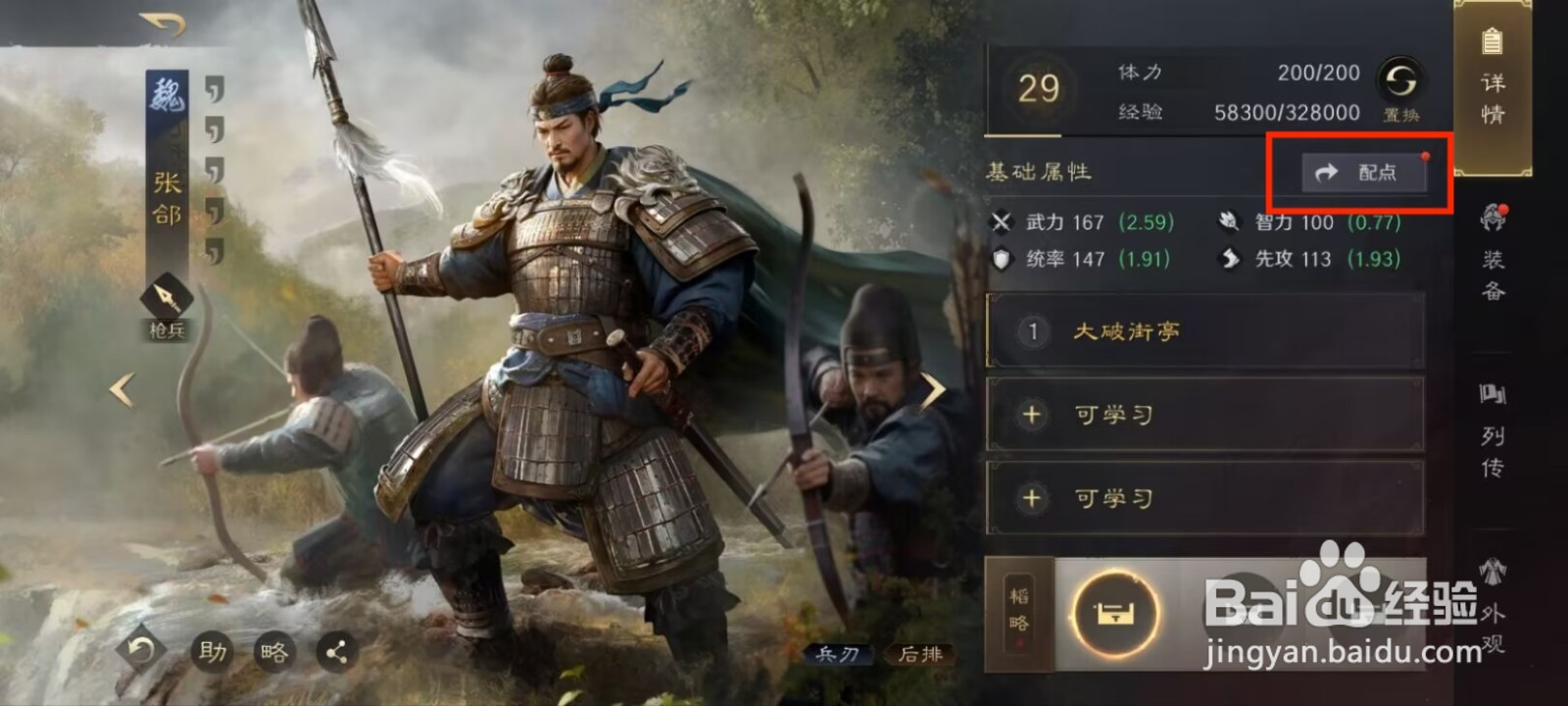Viewport: 1568px width, 706px height.
Task: Click the 武力 attribute sword icon
Action: point(1002,223)
